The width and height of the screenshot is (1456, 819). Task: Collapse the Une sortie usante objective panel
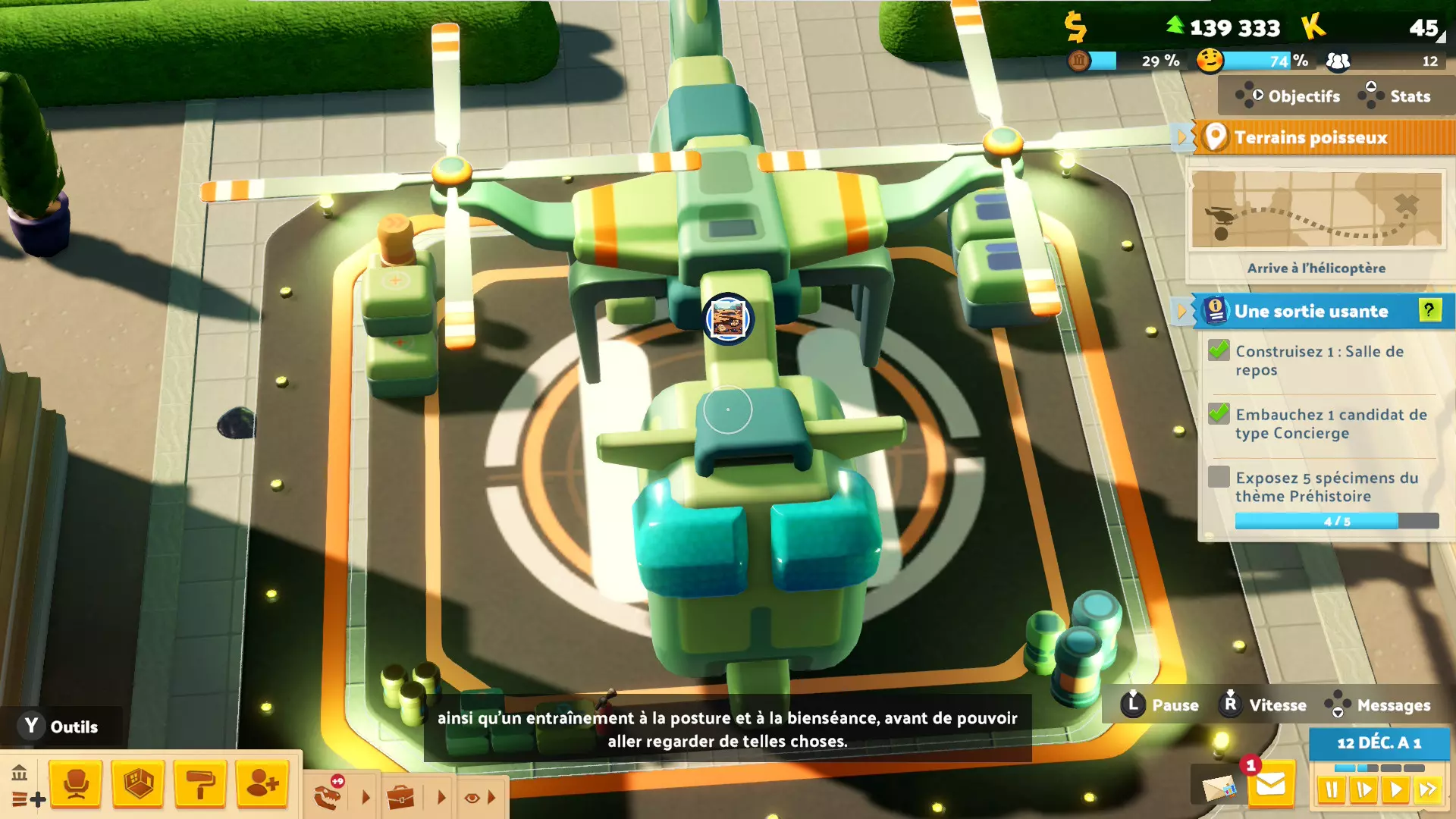[x=1181, y=311]
